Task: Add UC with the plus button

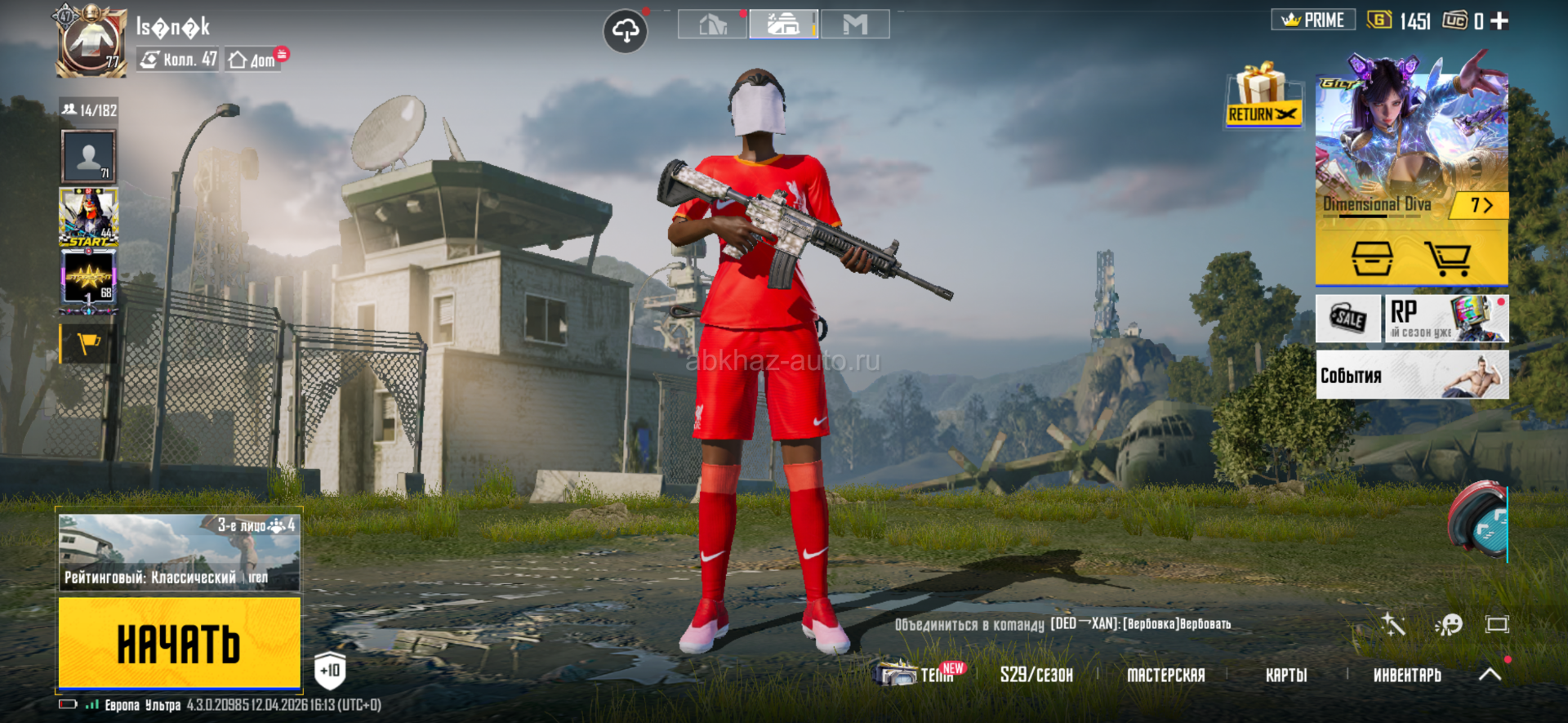Action: tap(1499, 20)
